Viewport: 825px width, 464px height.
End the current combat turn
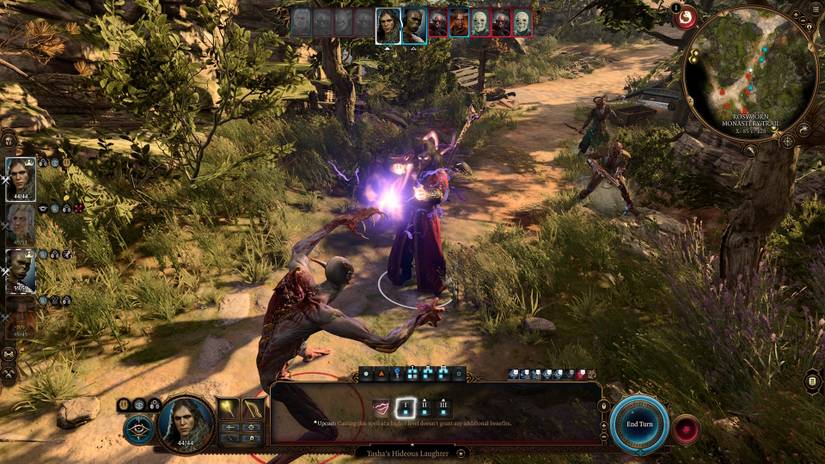(639, 423)
